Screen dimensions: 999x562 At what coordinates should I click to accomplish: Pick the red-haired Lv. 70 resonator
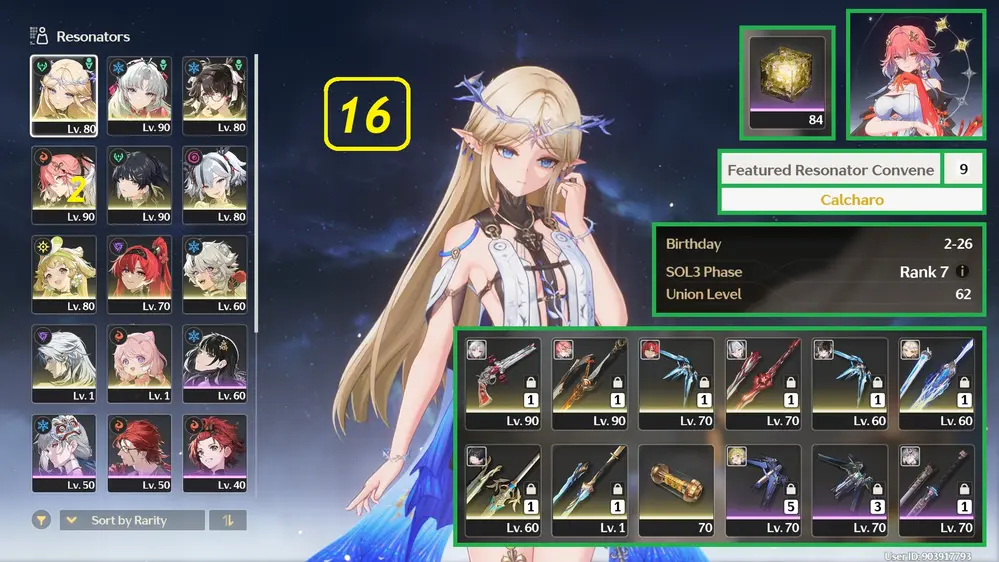140,274
